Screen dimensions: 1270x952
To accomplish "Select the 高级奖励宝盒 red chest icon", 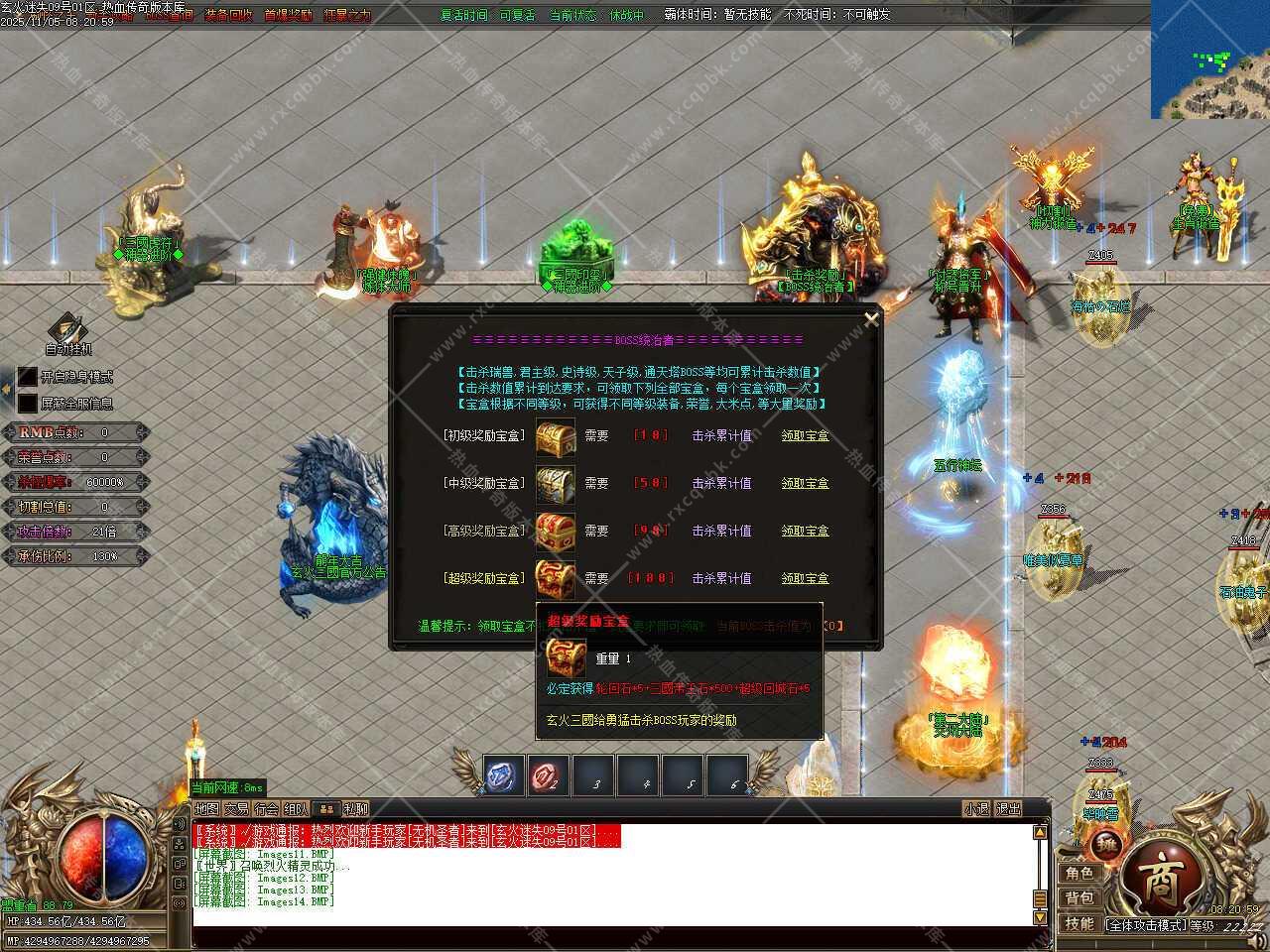I will (x=555, y=532).
